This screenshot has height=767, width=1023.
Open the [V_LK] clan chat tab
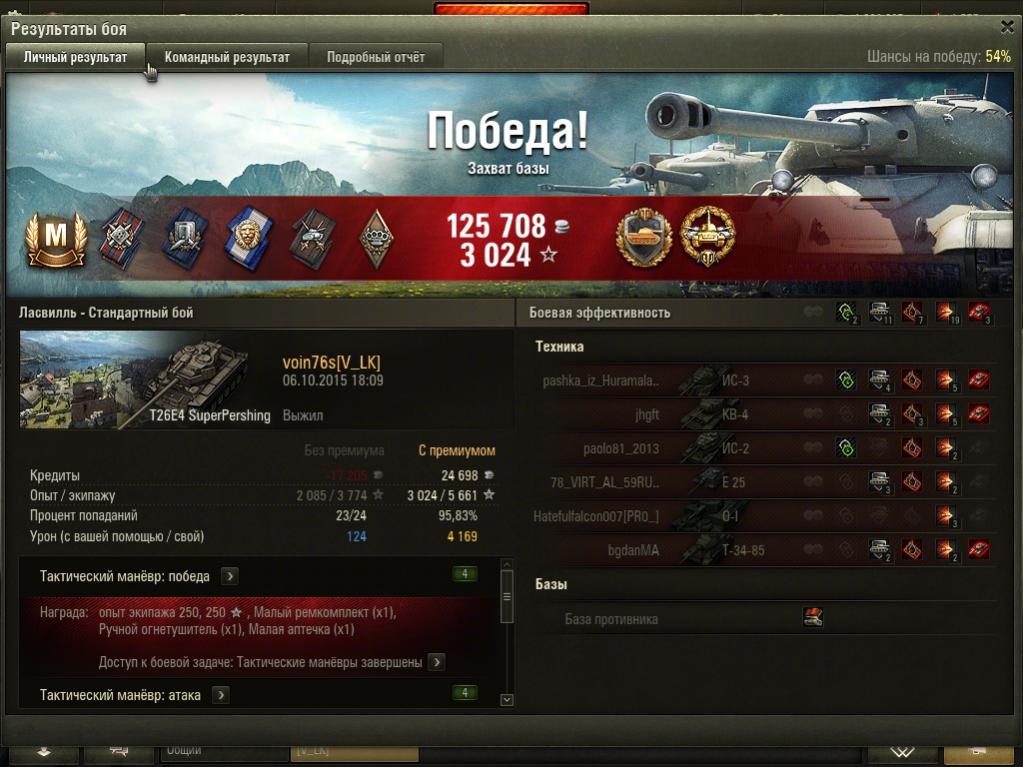(x=353, y=751)
